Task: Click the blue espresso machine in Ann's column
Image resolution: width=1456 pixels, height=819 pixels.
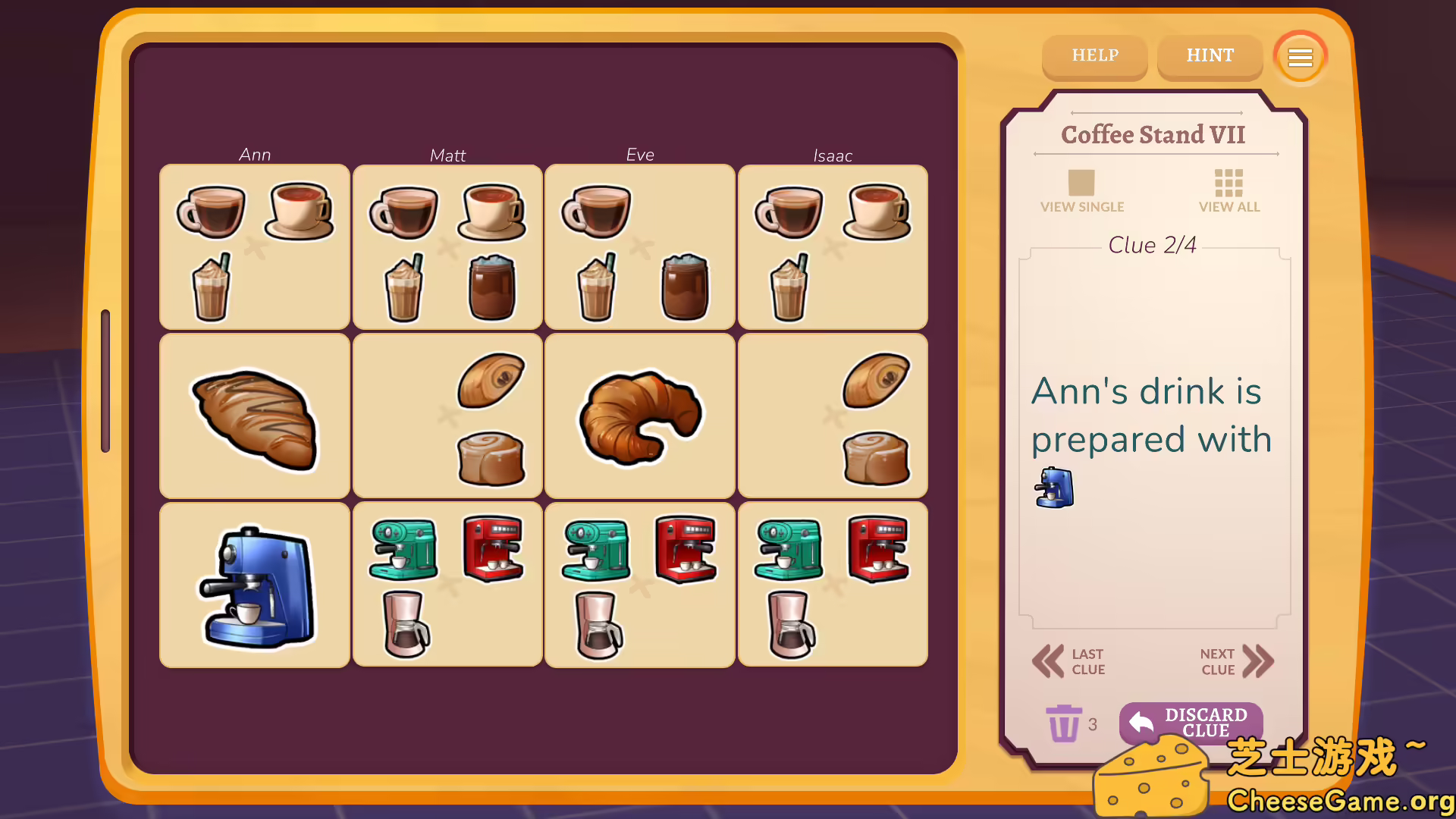Action: (254, 584)
